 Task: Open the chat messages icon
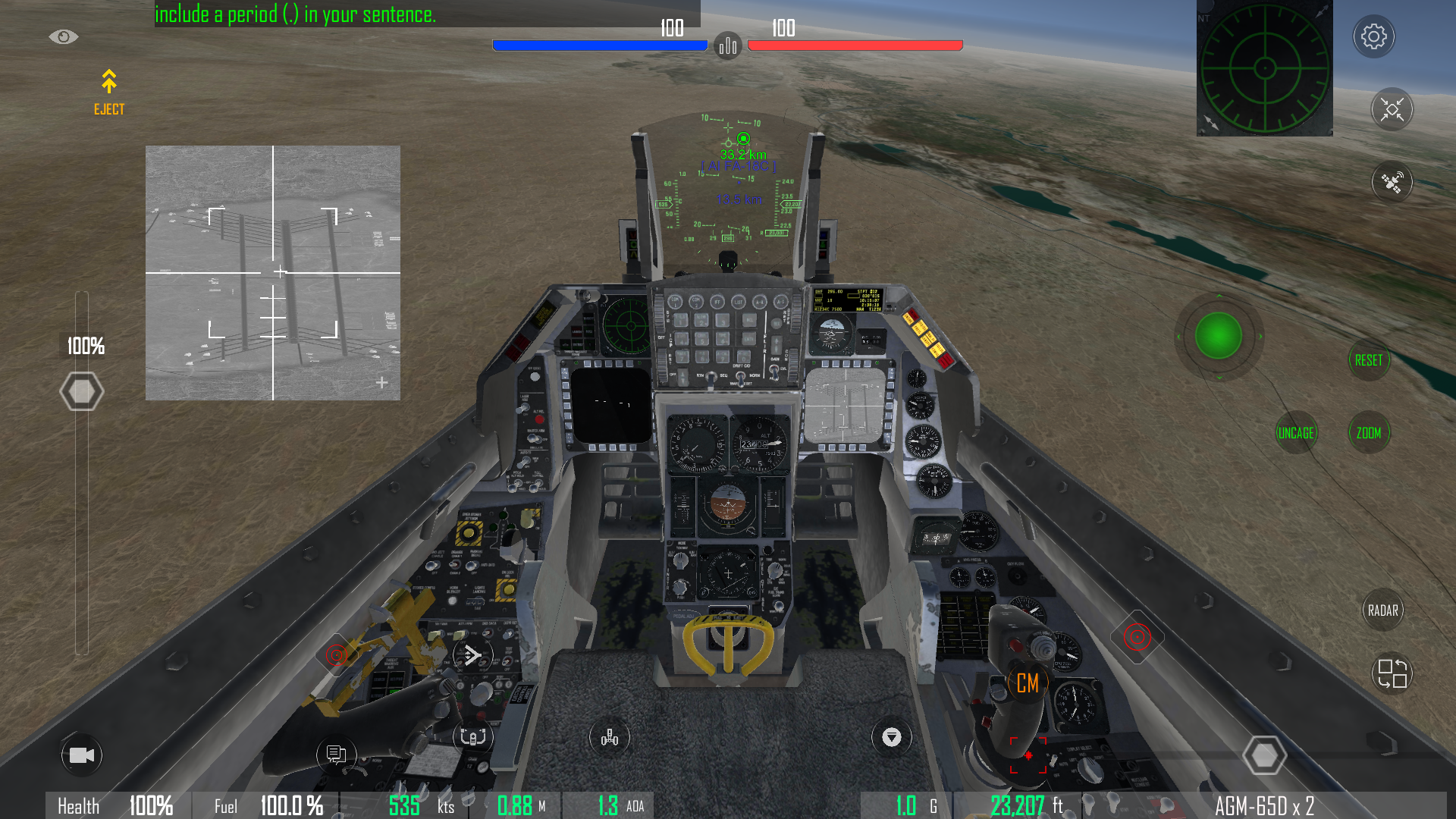tap(336, 755)
